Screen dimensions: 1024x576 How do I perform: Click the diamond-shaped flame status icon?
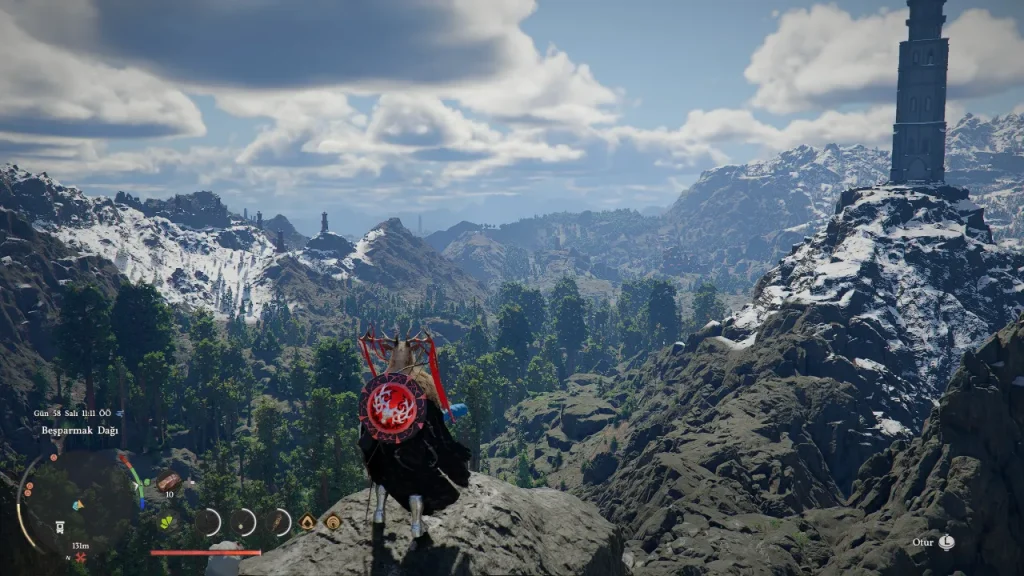pos(307,522)
